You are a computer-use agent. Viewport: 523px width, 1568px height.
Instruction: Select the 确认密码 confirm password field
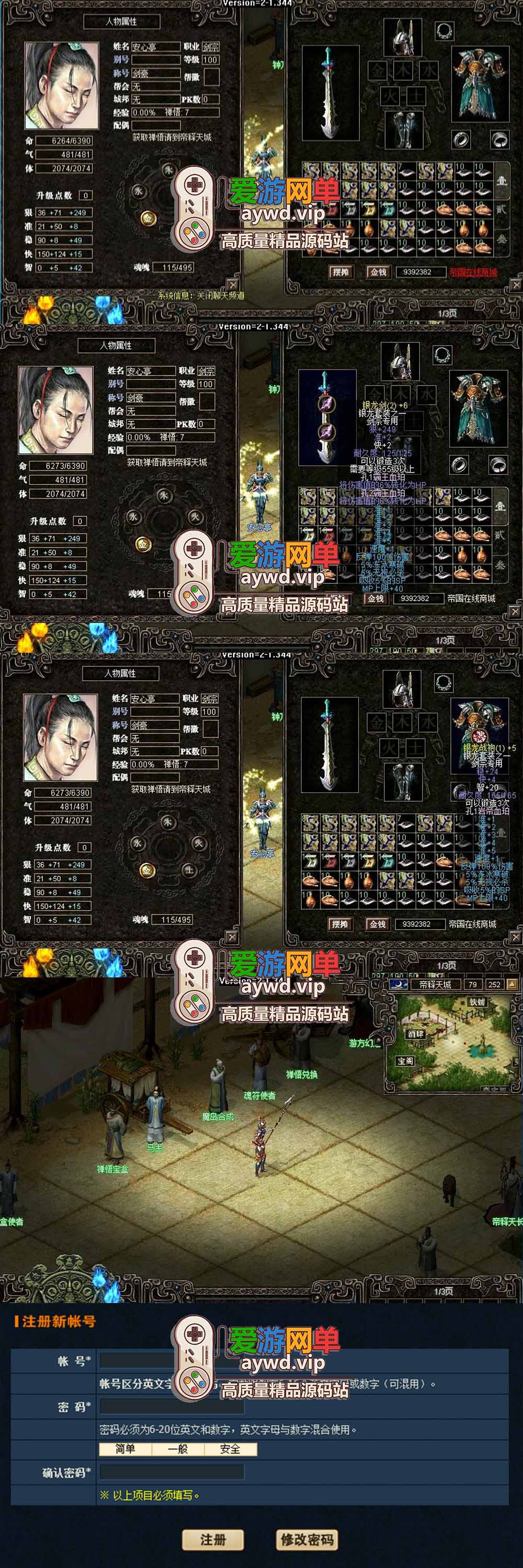172,1472
